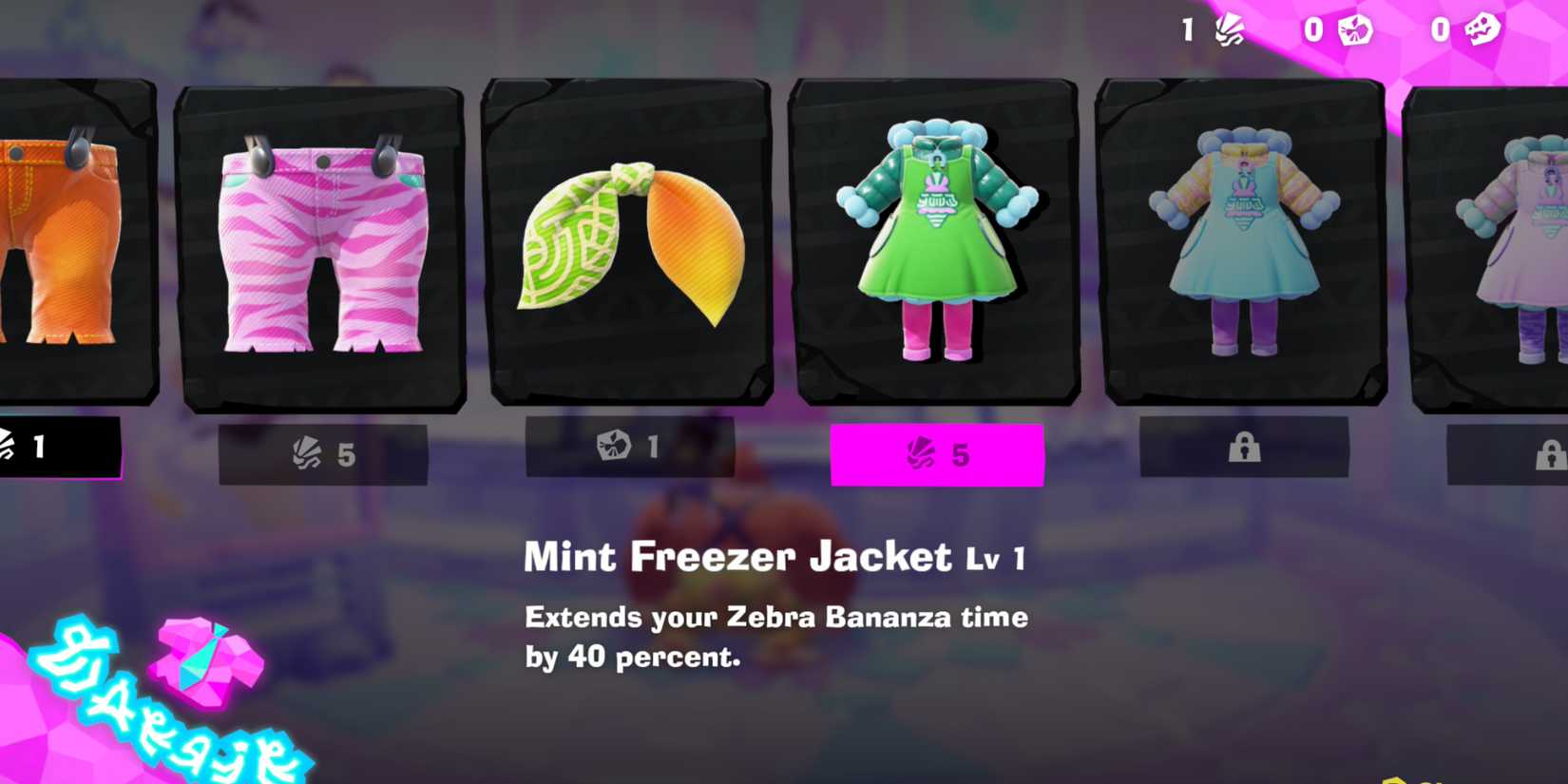1568x784 pixels.
Task: Select the banana-fang currency icon in top bar
Action: (1230, 29)
